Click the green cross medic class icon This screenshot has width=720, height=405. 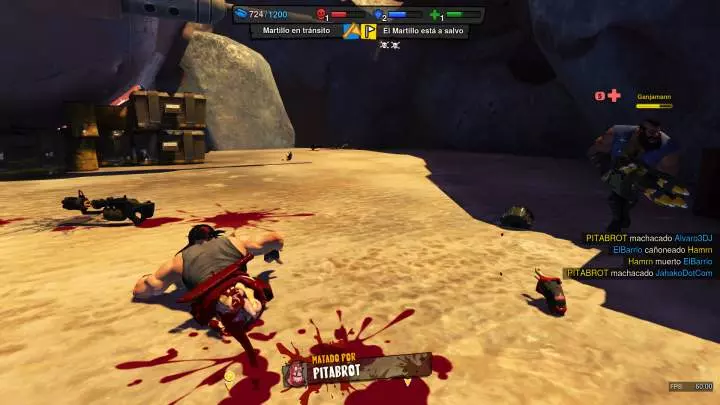click(x=436, y=15)
